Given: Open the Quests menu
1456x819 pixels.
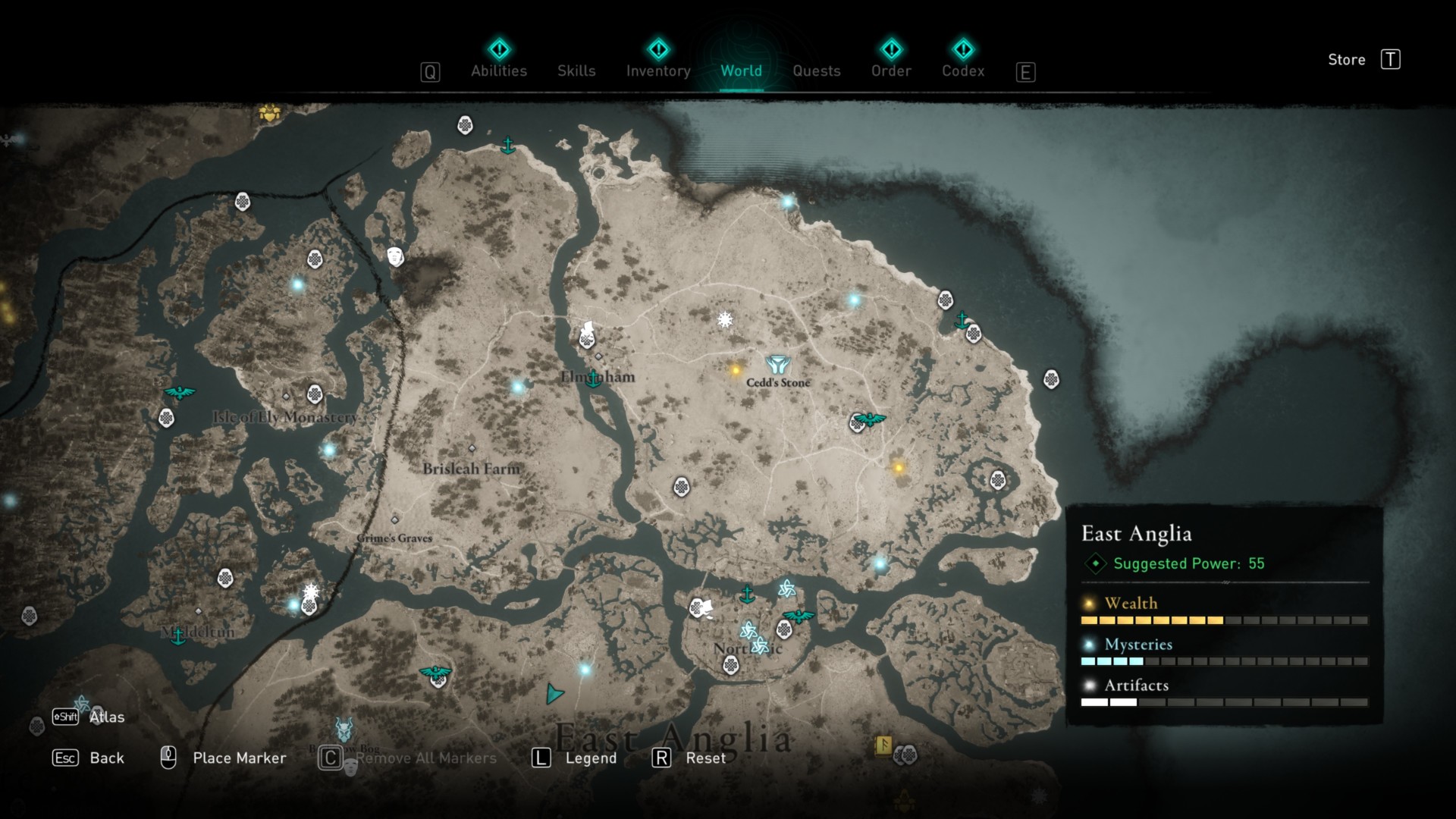Looking at the screenshot, I should 816,71.
